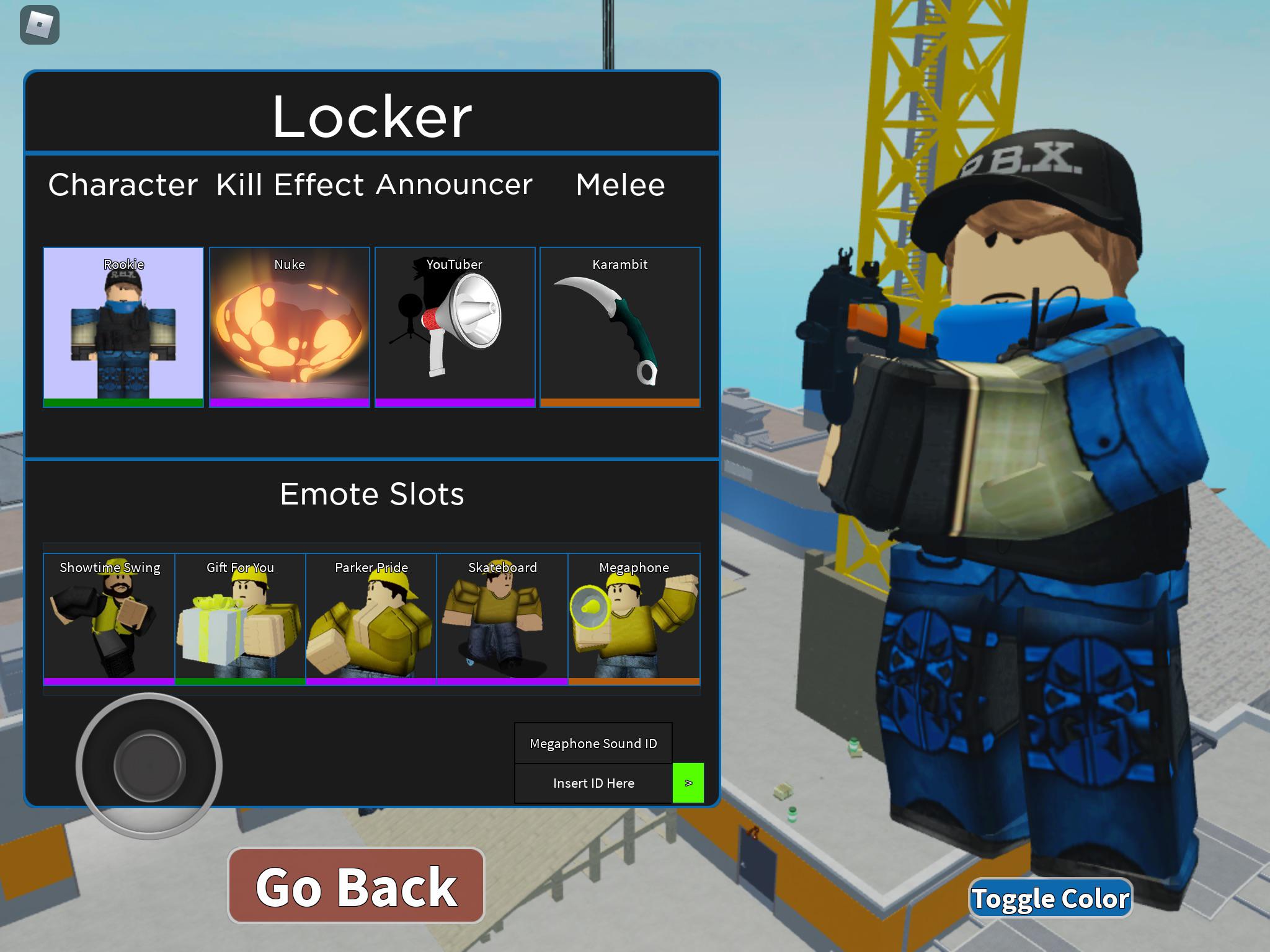Choose the Skateboard emote slot

[502, 619]
